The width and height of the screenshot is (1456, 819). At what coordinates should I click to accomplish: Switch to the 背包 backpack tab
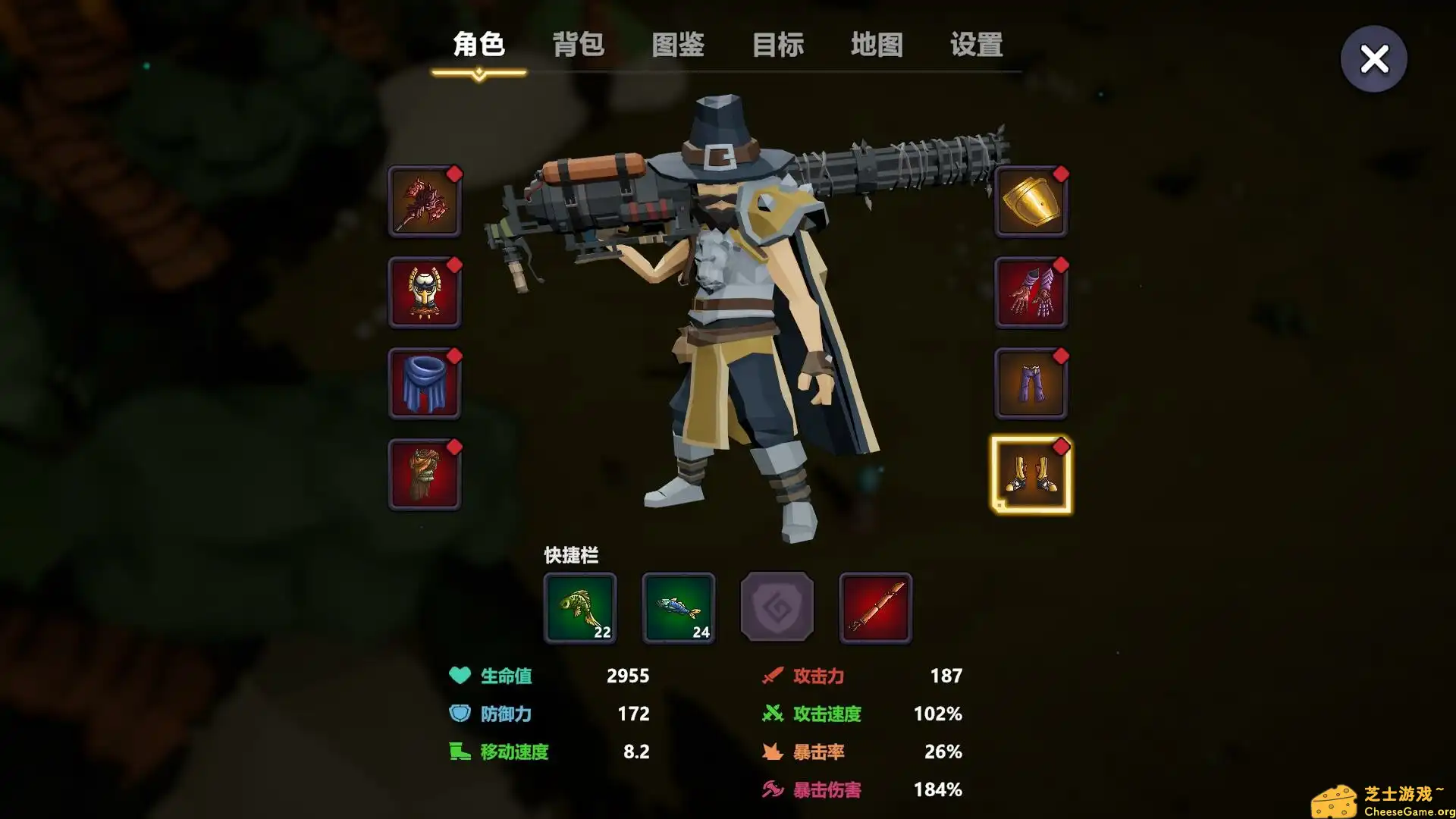pyautogui.click(x=579, y=45)
